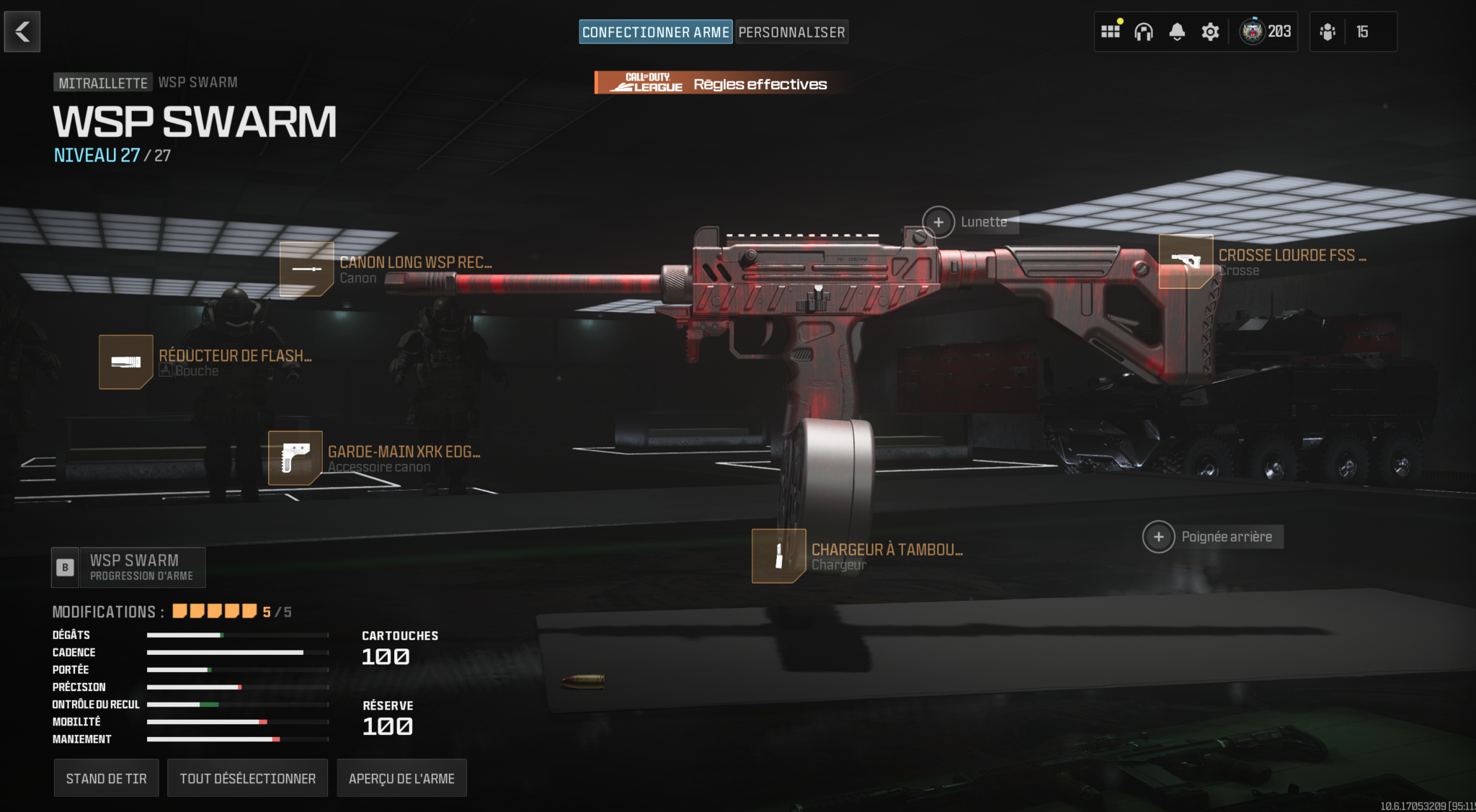Click Tout Désélectionner to clear attachments
1476x812 pixels.
pos(247,778)
